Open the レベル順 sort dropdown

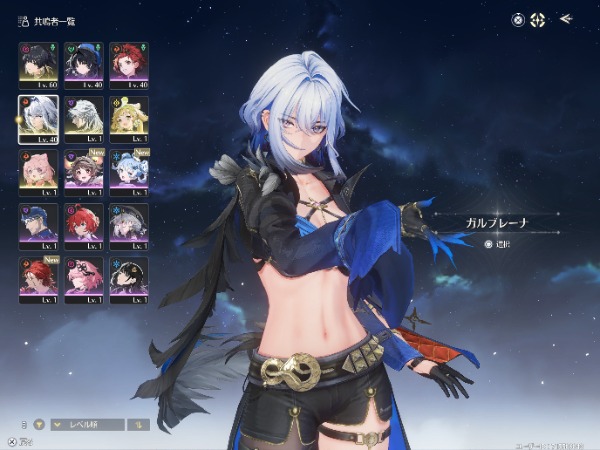(88, 424)
